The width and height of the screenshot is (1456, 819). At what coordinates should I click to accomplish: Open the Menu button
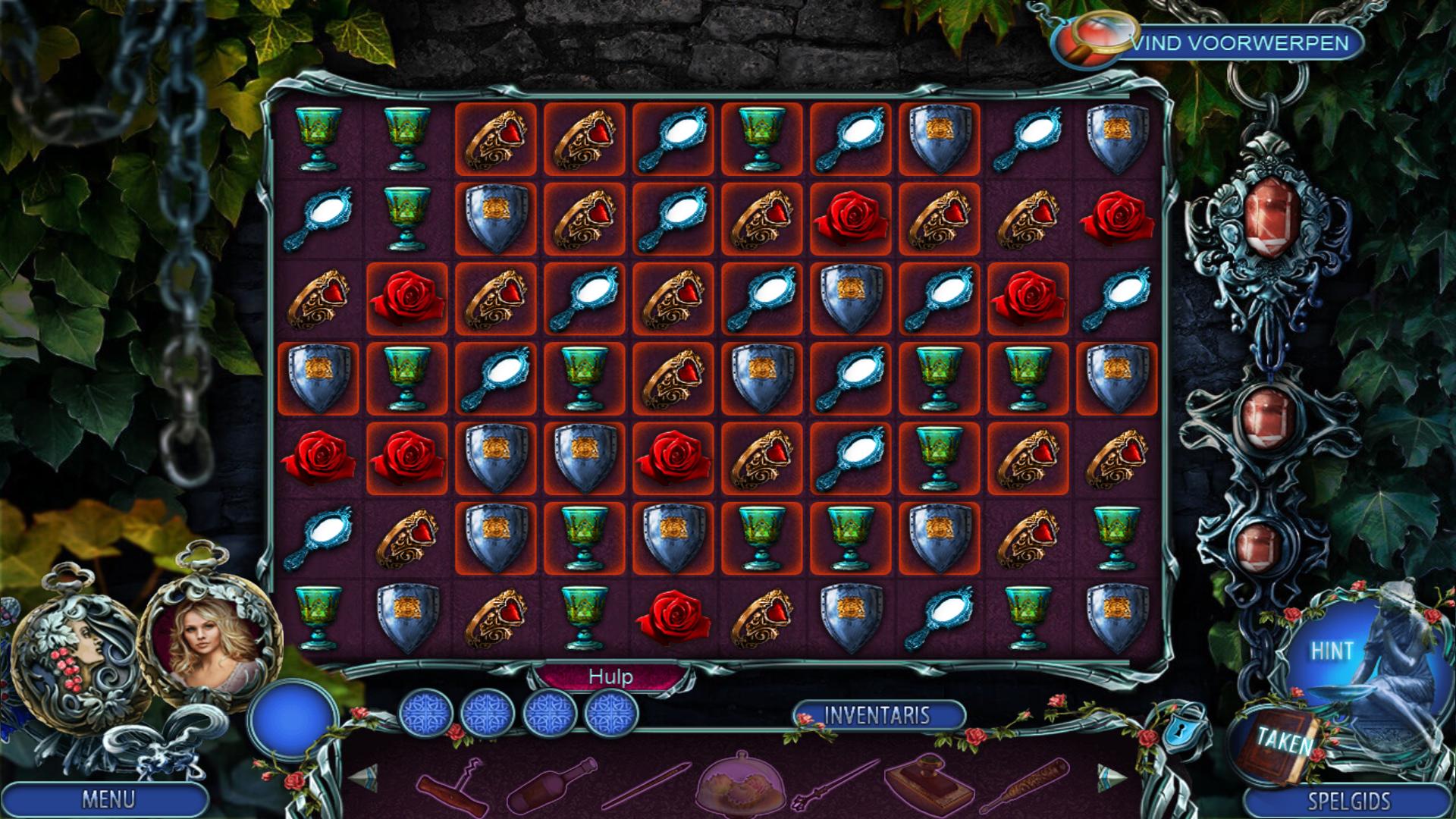(108, 799)
